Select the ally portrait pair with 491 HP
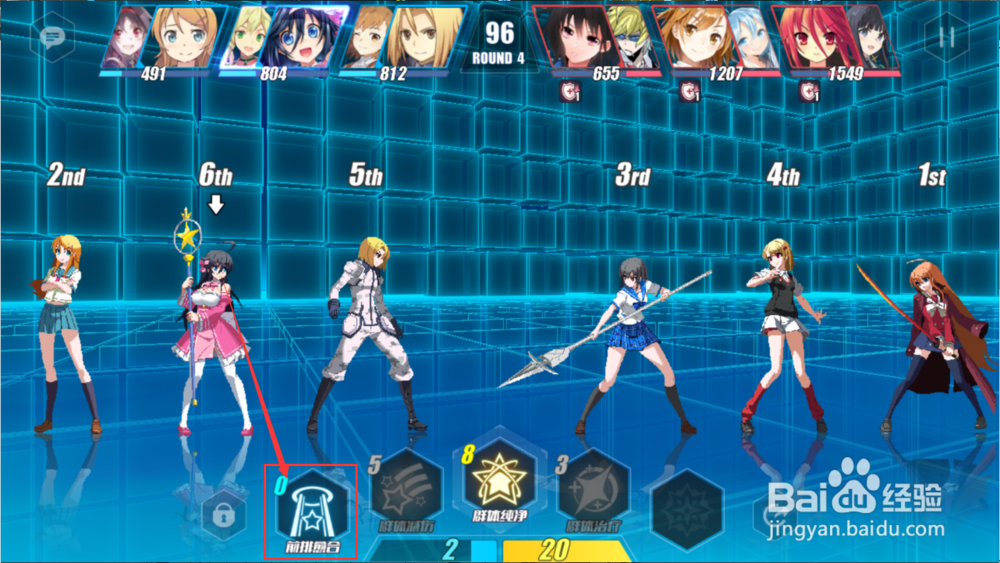 pos(160,38)
